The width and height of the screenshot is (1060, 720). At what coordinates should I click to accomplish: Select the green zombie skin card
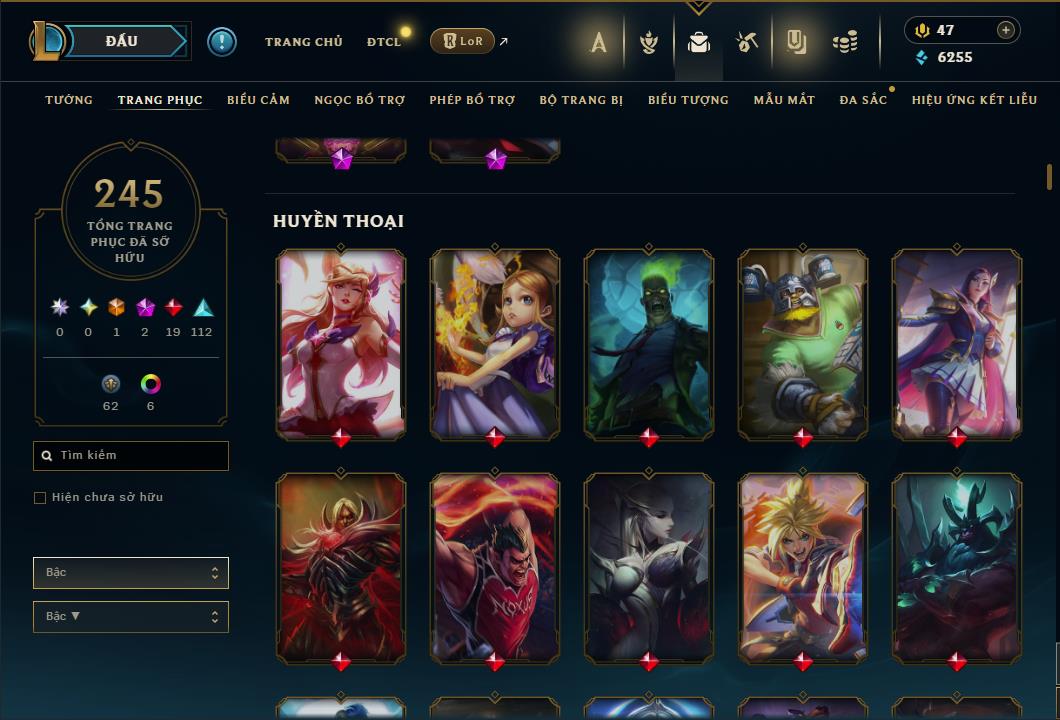tap(649, 342)
